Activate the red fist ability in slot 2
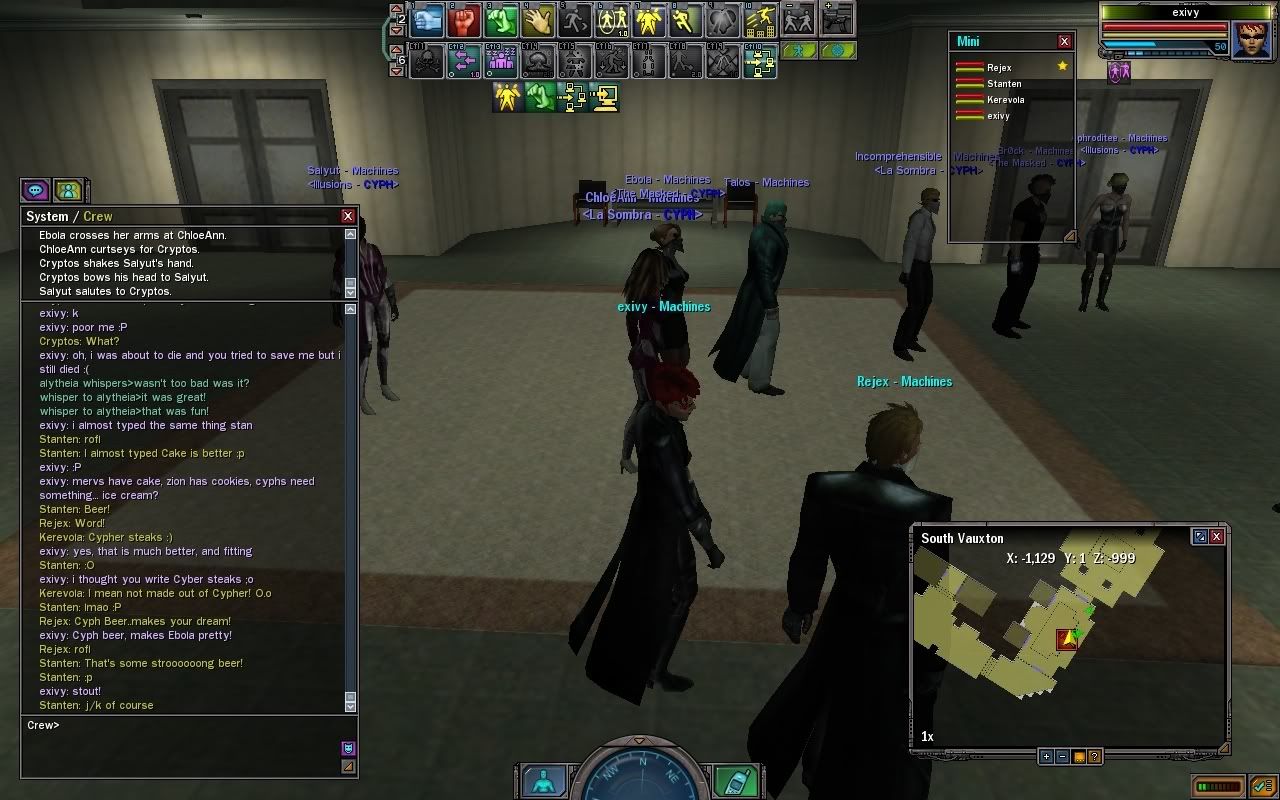Screen dimensions: 1280x800 464,19
